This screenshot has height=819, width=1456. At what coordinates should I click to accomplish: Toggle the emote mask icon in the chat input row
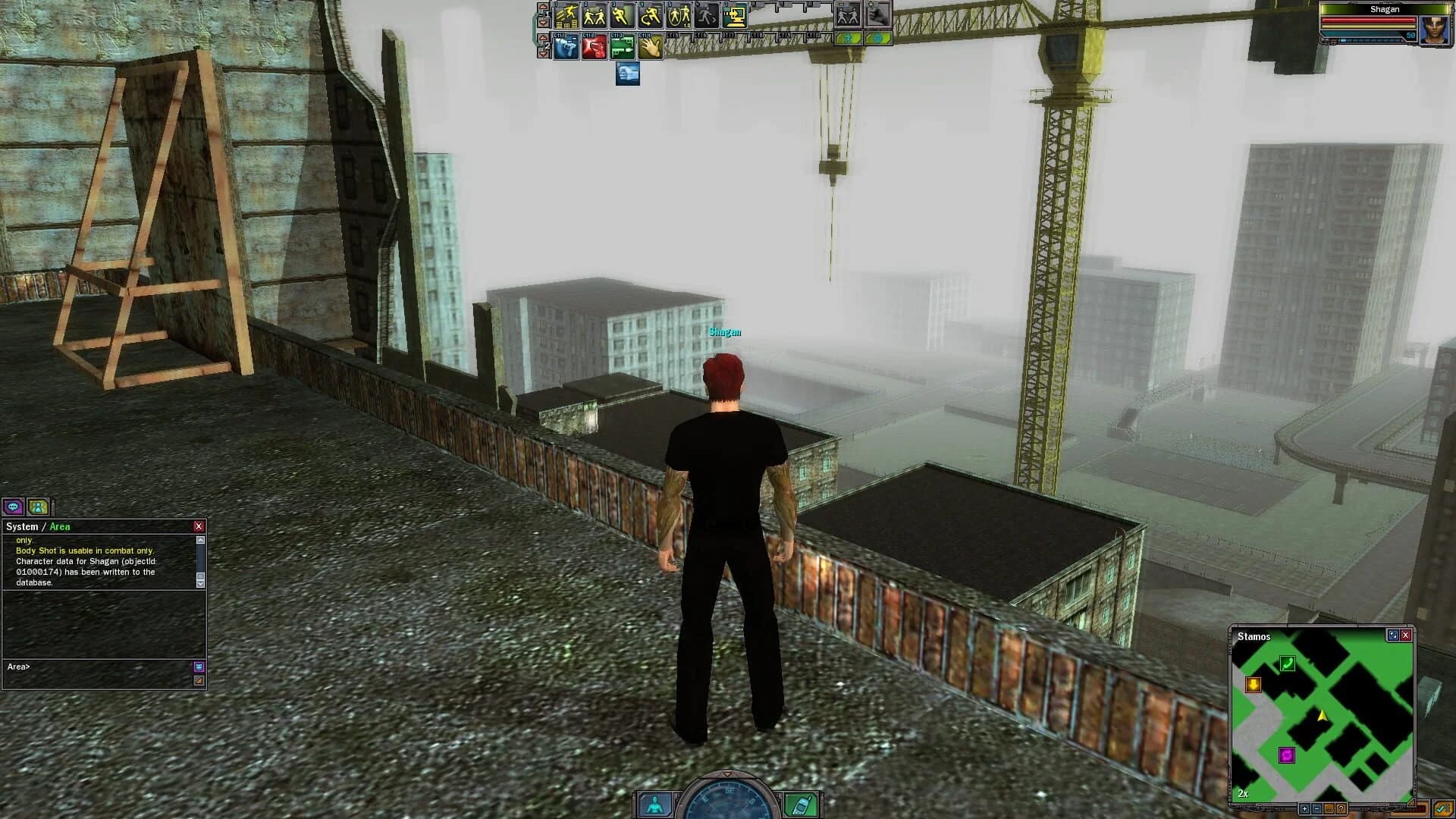point(197,667)
